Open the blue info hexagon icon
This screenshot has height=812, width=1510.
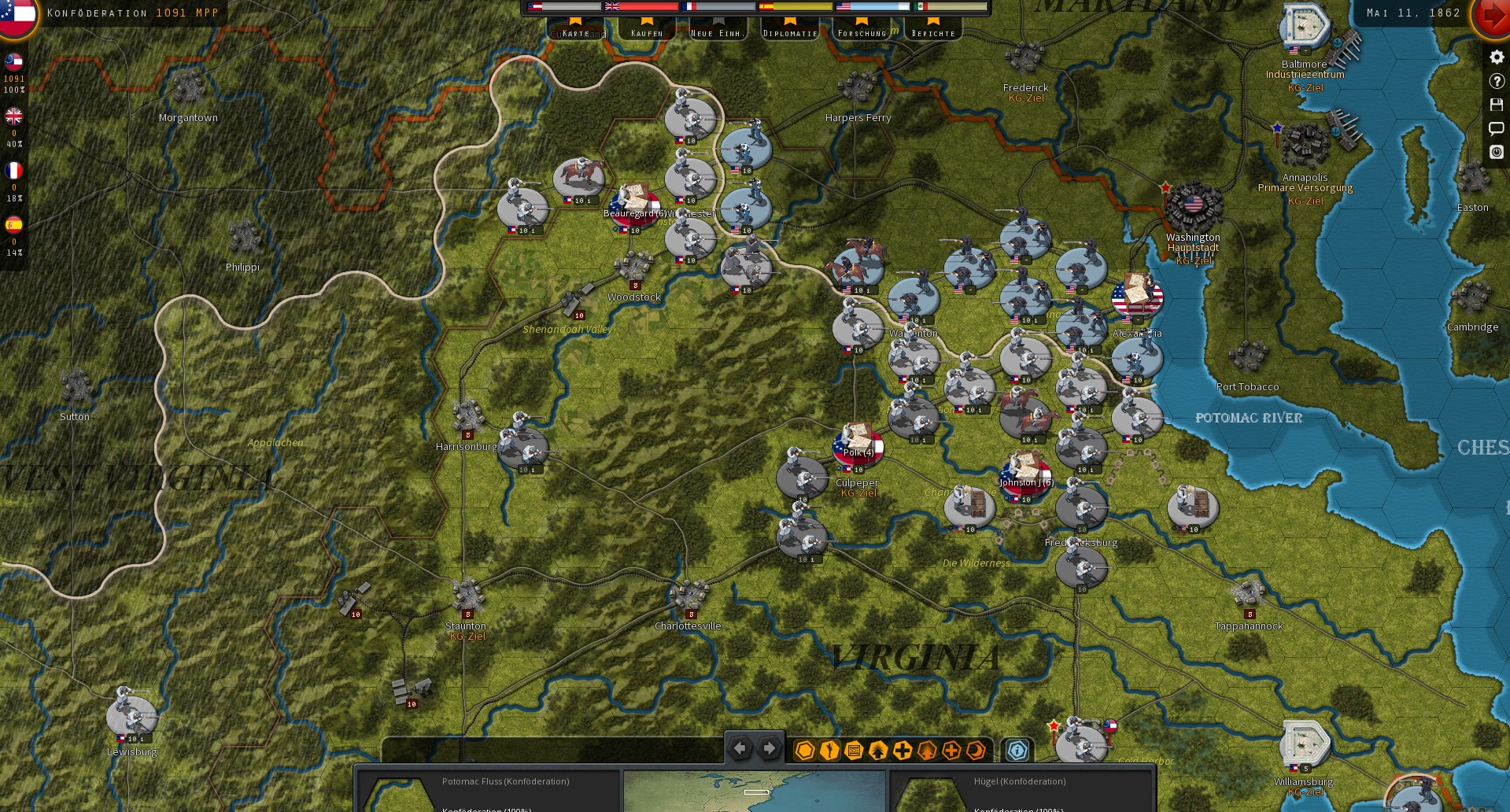[x=1017, y=750]
